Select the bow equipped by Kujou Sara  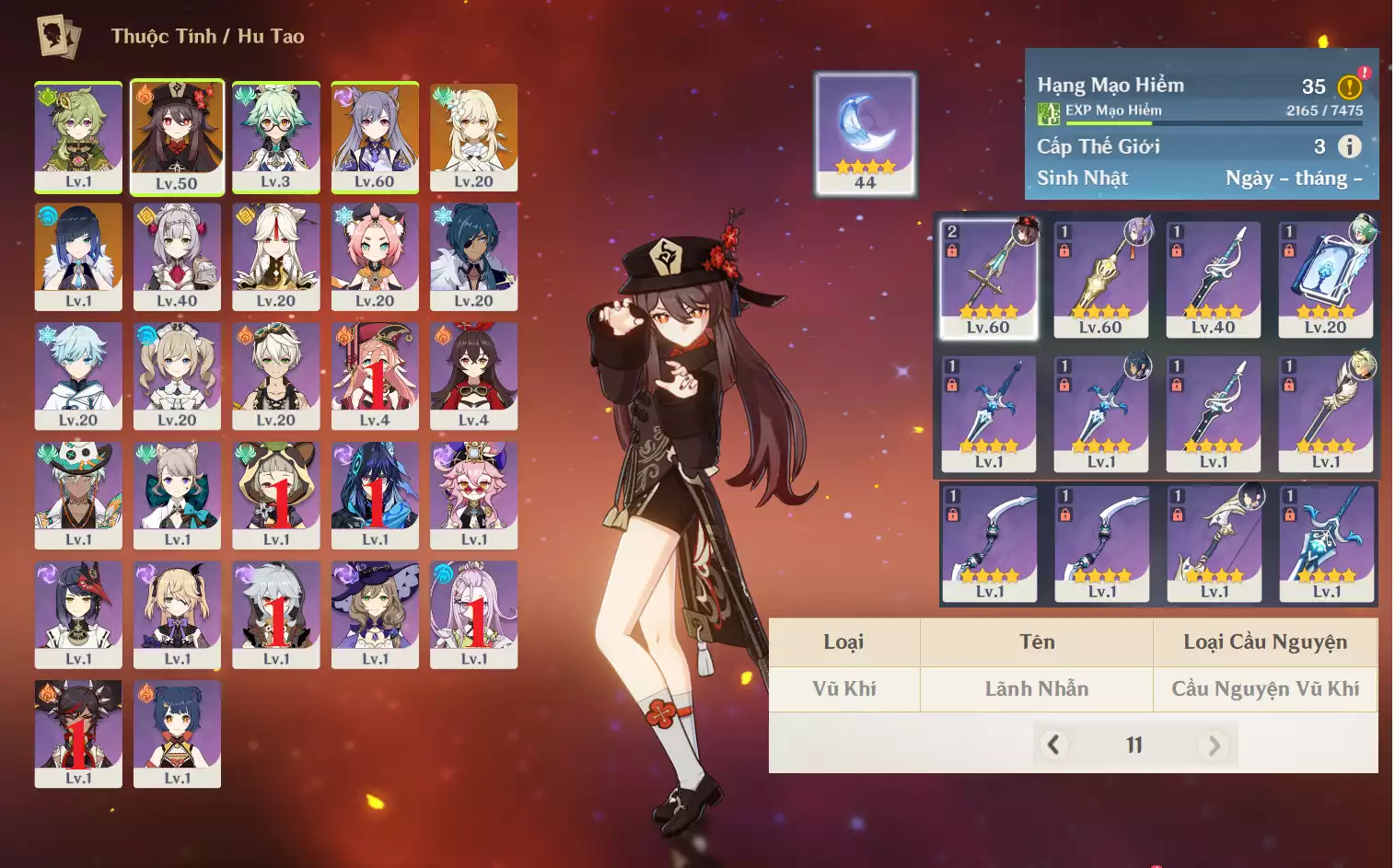(x=1215, y=543)
